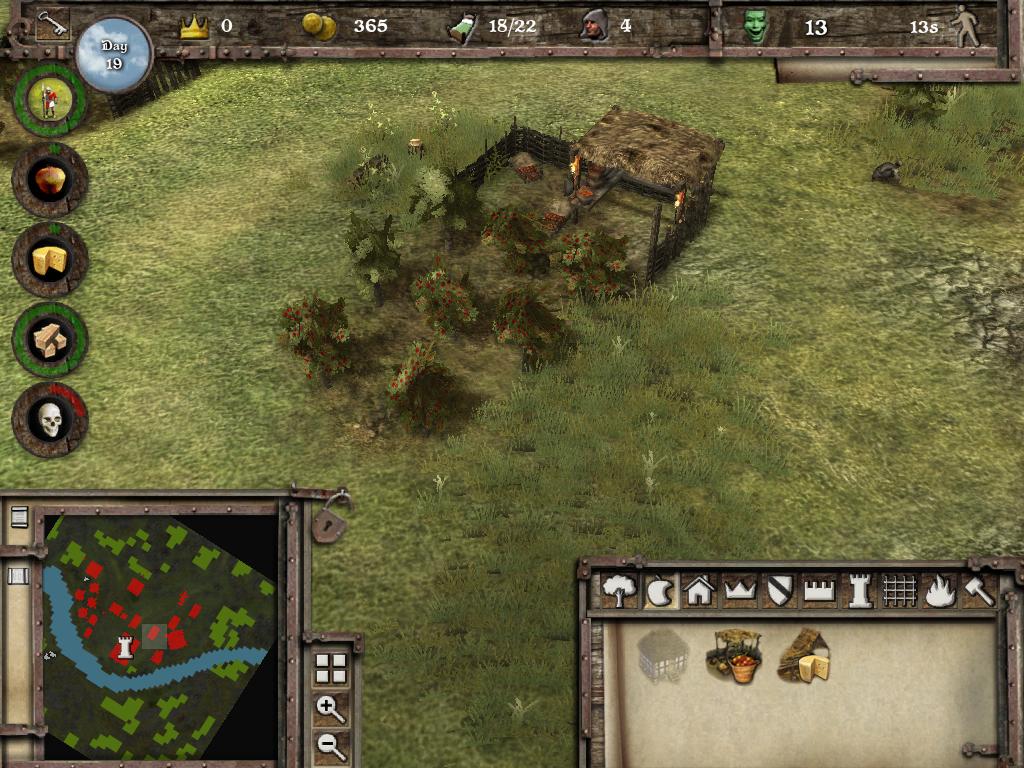This screenshot has height=768, width=1024.
Task: Open the flame build category
Action: point(939,591)
